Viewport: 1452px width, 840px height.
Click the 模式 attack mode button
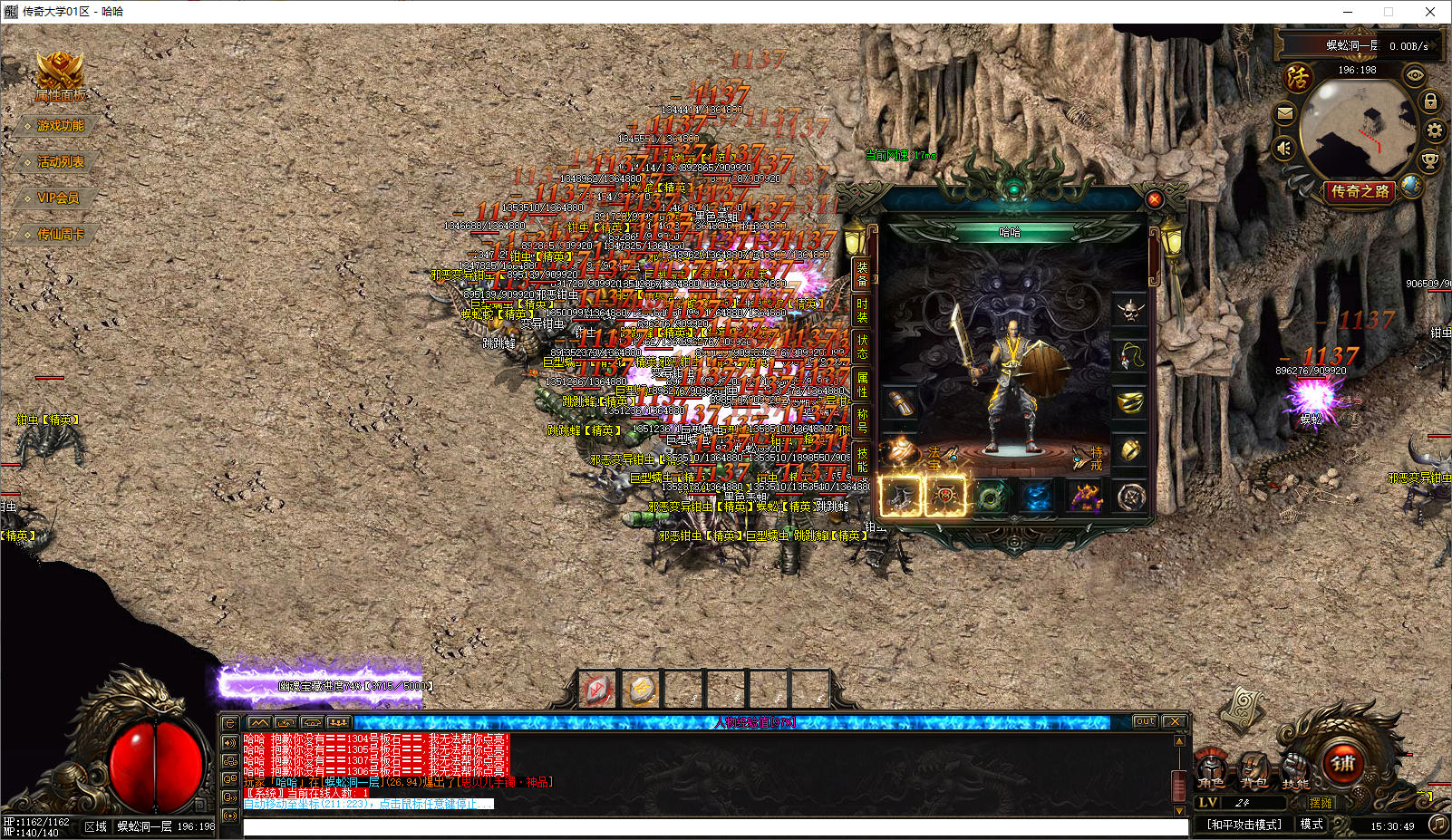pyautogui.click(x=1312, y=824)
